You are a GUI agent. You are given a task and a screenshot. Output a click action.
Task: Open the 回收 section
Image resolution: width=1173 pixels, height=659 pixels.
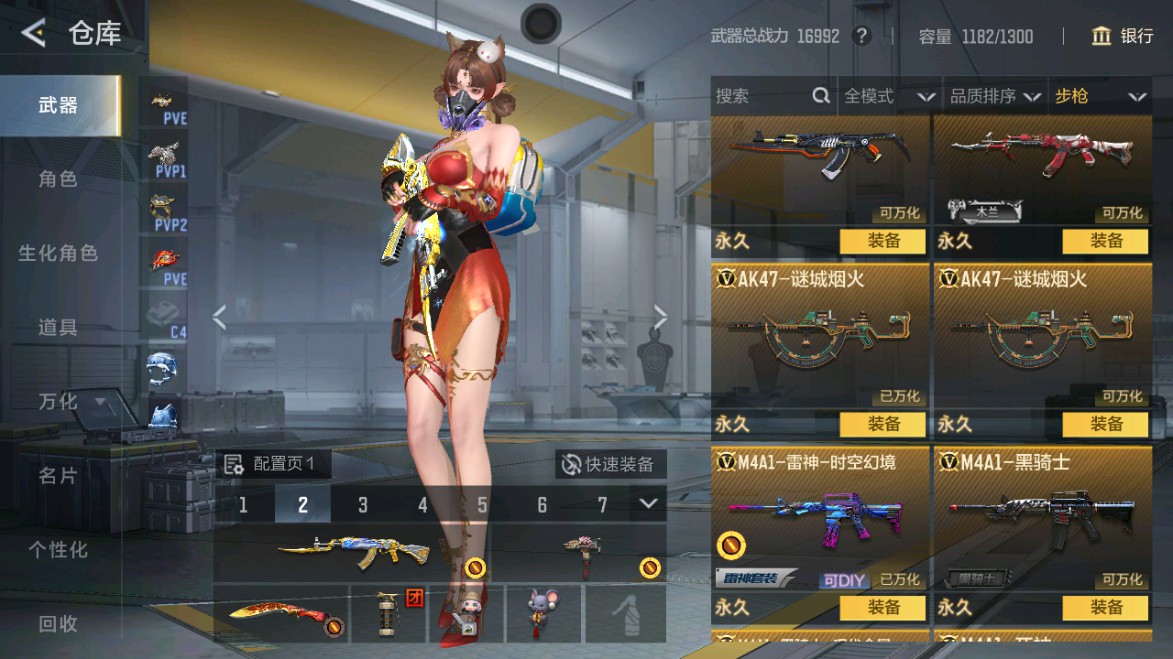[x=58, y=623]
